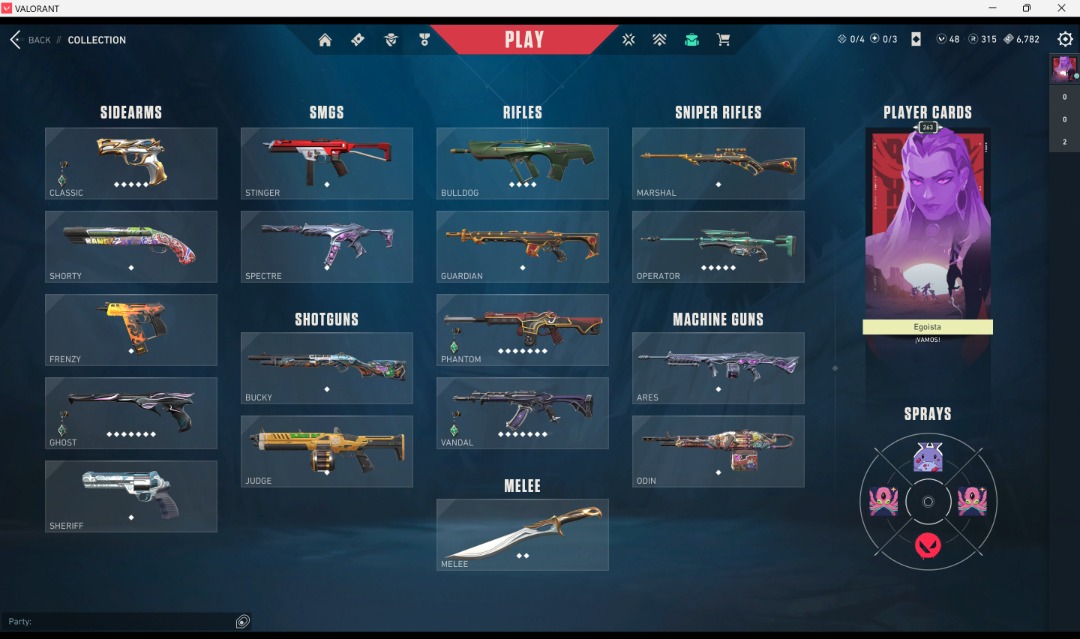Choose the Operator sniper rifle tile
1080x639 pixels.
point(718,246)
